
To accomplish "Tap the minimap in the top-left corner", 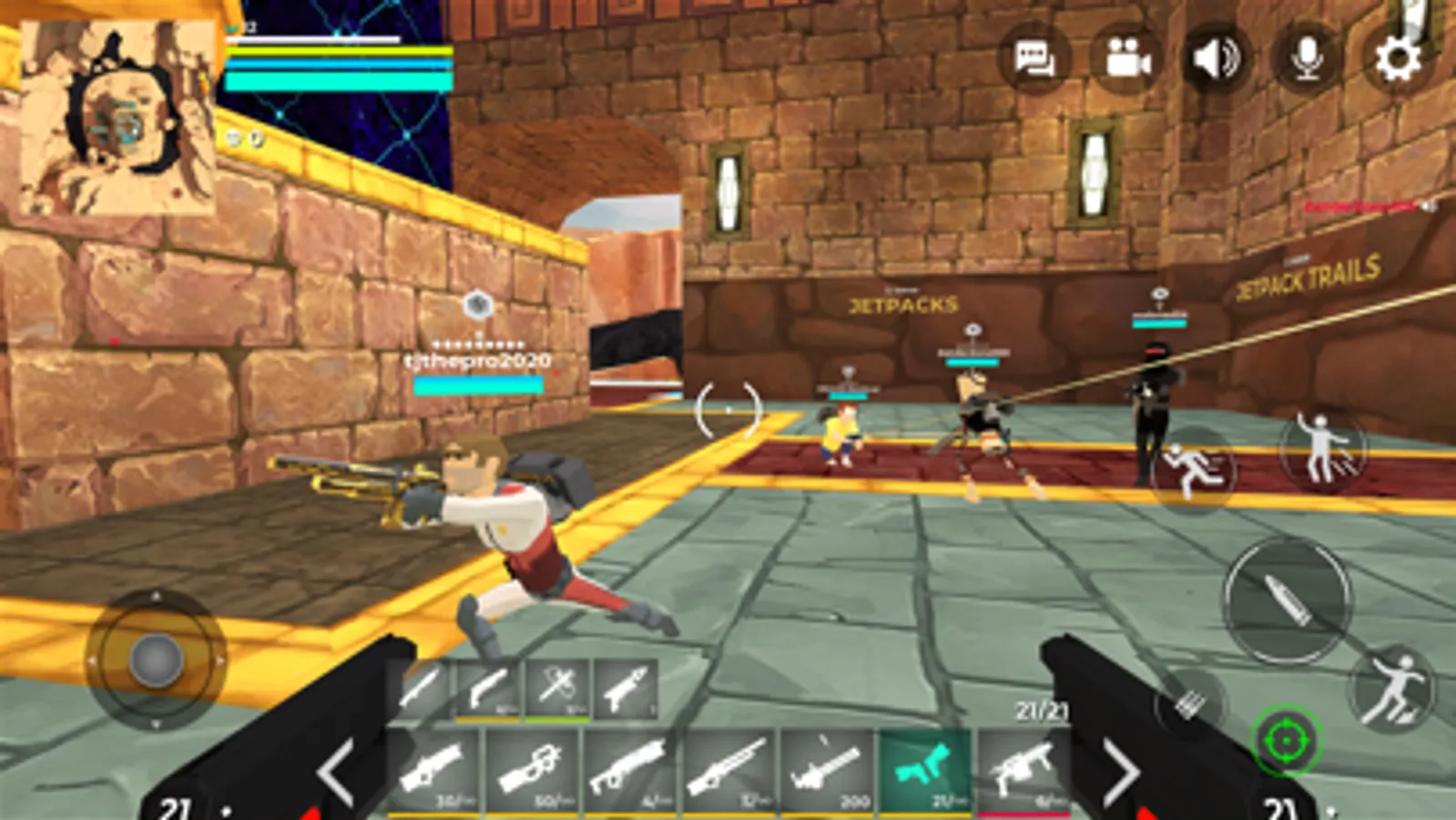I will coord(117,118).
